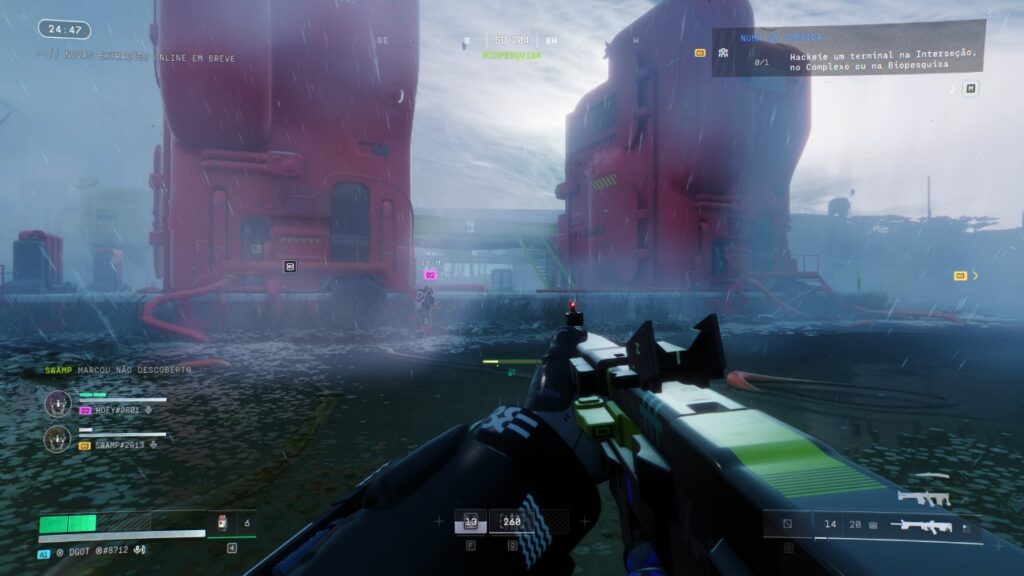This screenshot has height=576, width=1024.
Task: Activate the ability slot showing 260
Action: click(513, 521)
